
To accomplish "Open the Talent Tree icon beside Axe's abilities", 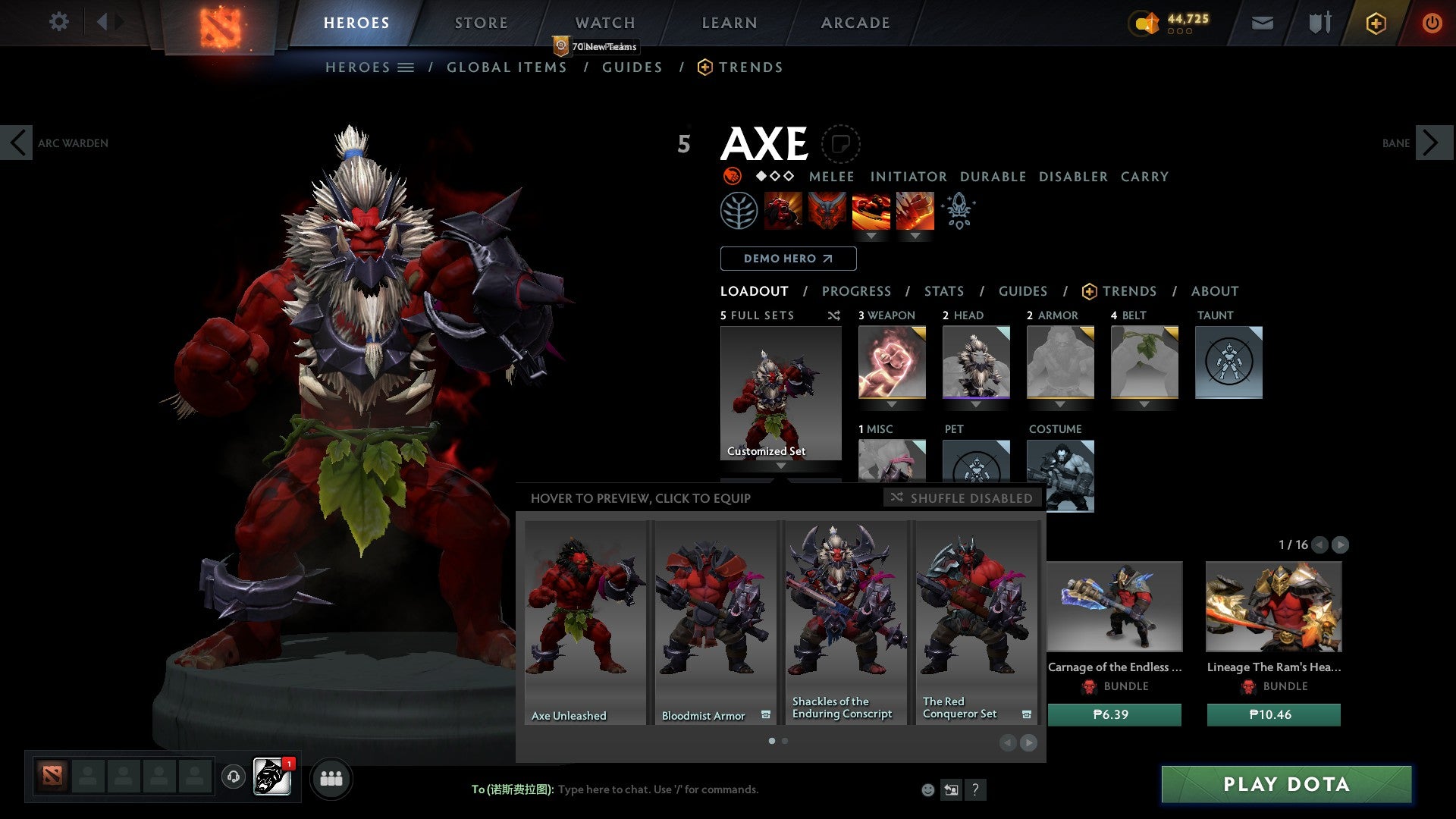I will pyautogui.click(x=739, y=210).
